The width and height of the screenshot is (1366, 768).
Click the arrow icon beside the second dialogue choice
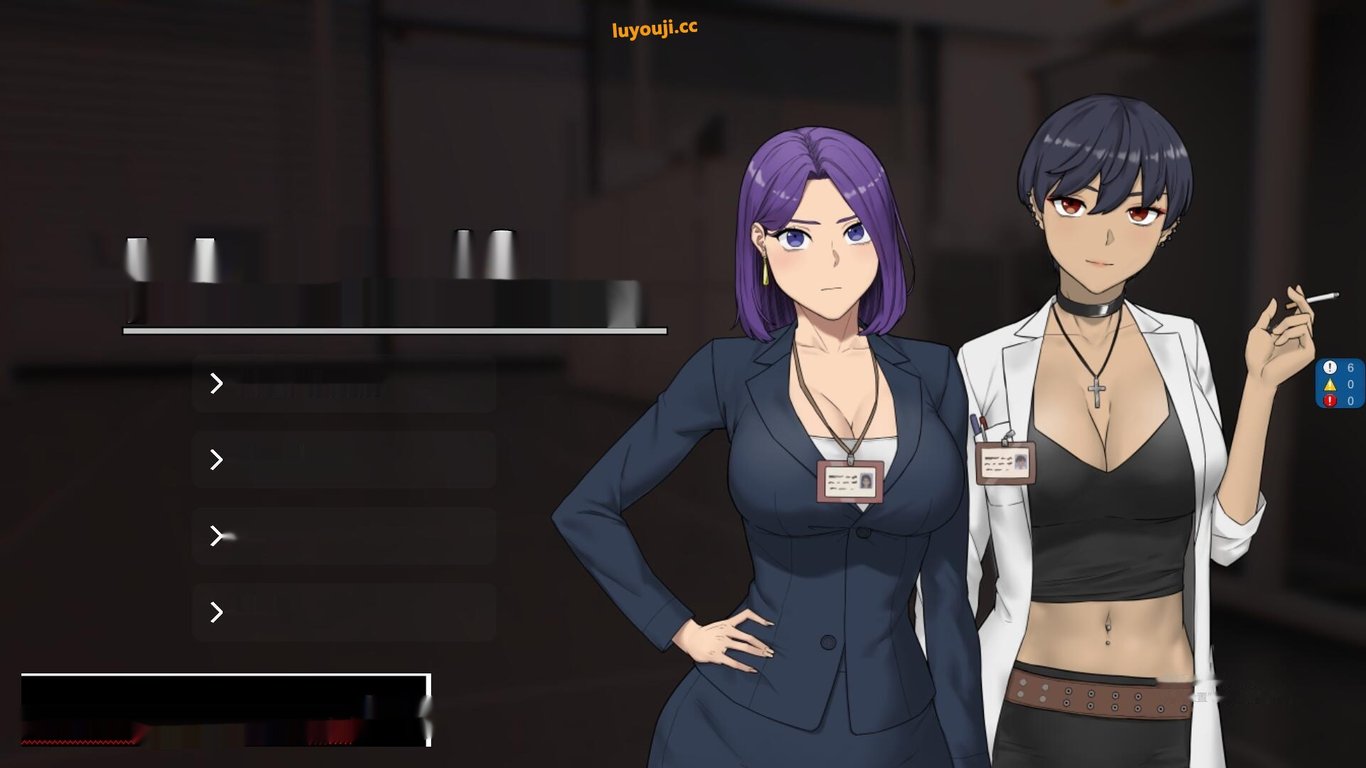point(216,460)
